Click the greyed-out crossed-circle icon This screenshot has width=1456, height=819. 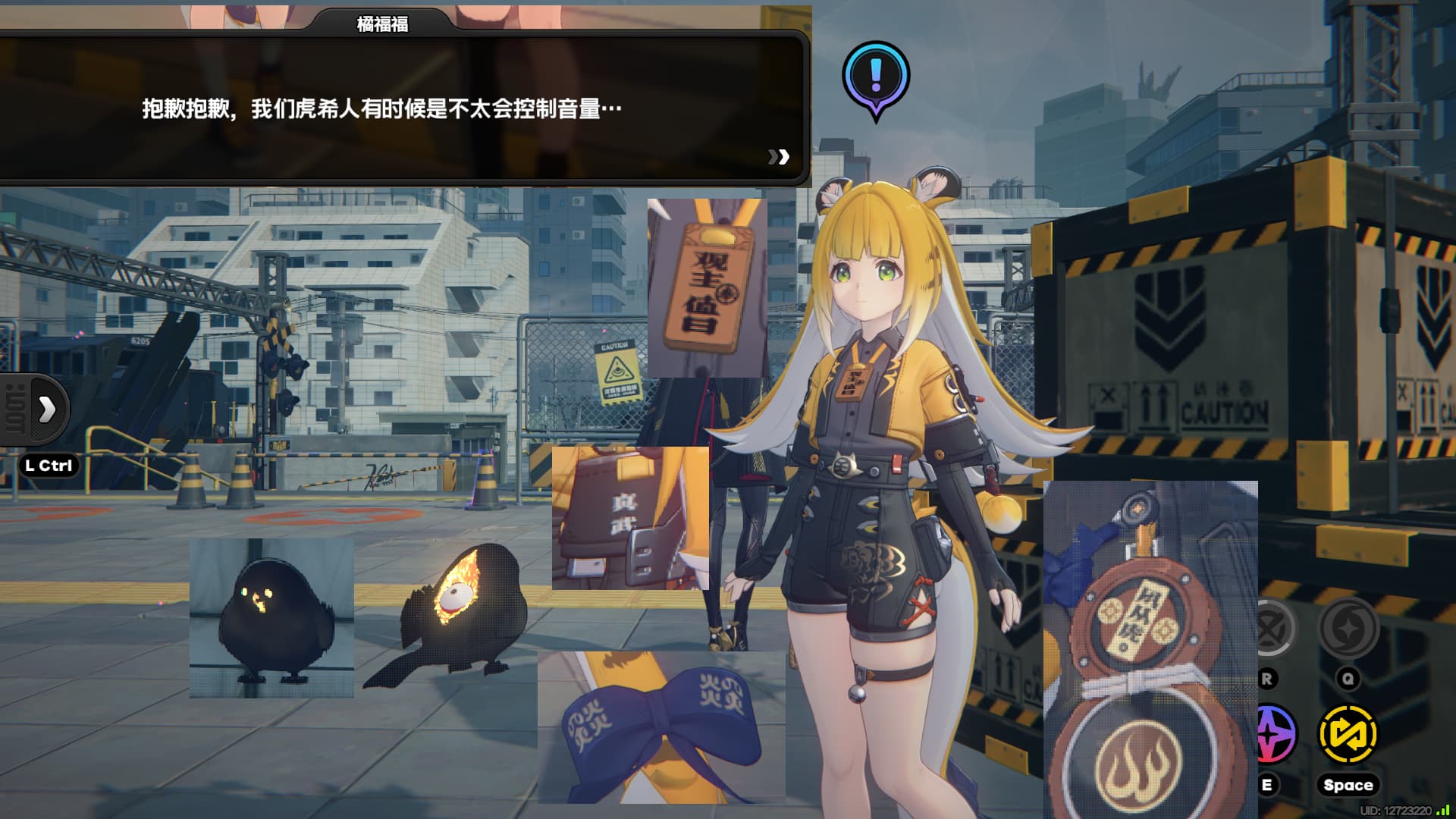[x=1272, y=628]
